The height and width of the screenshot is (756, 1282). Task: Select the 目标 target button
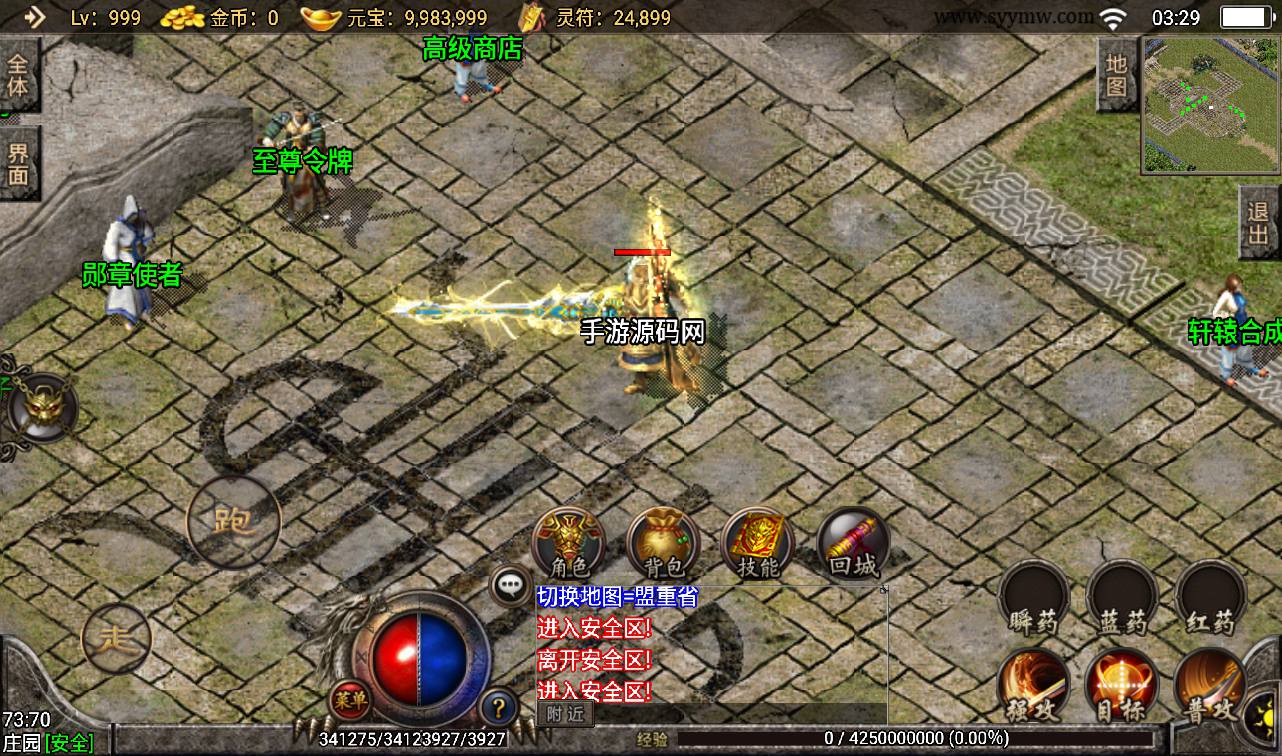[x=1122, y=686]
